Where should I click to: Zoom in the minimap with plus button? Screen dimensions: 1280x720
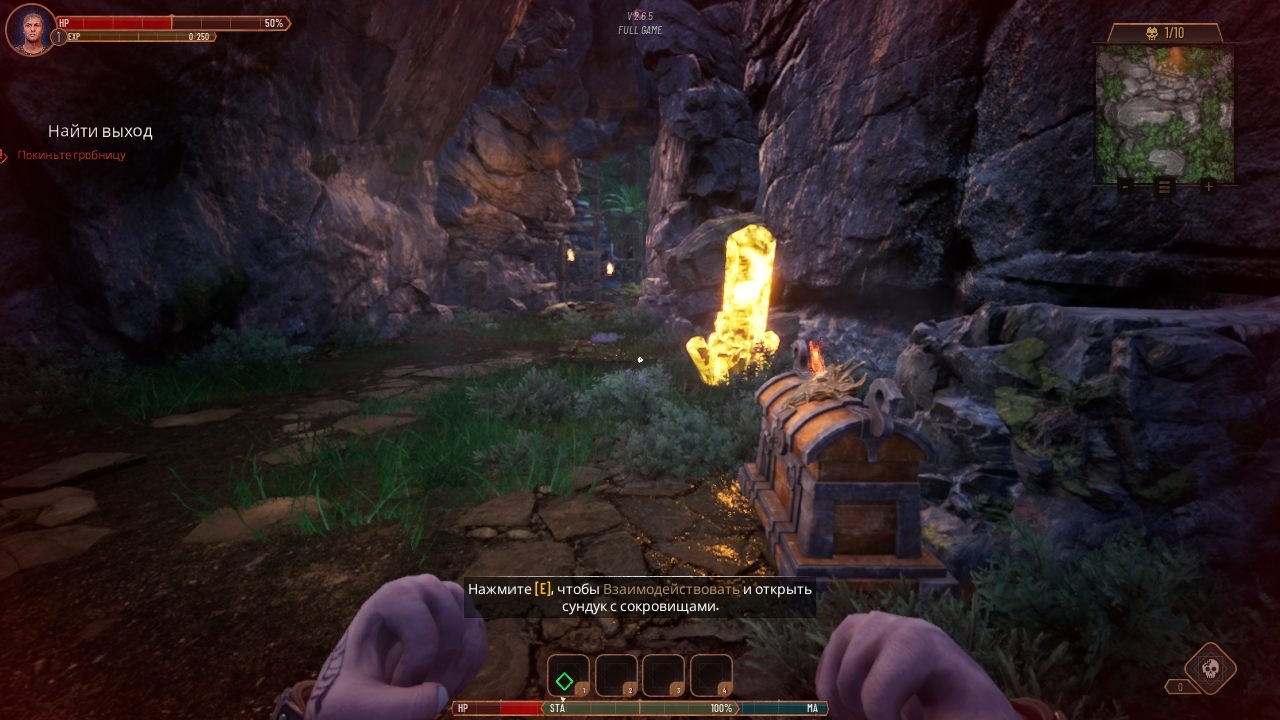pyautogui.click(x=1208, y=186)
